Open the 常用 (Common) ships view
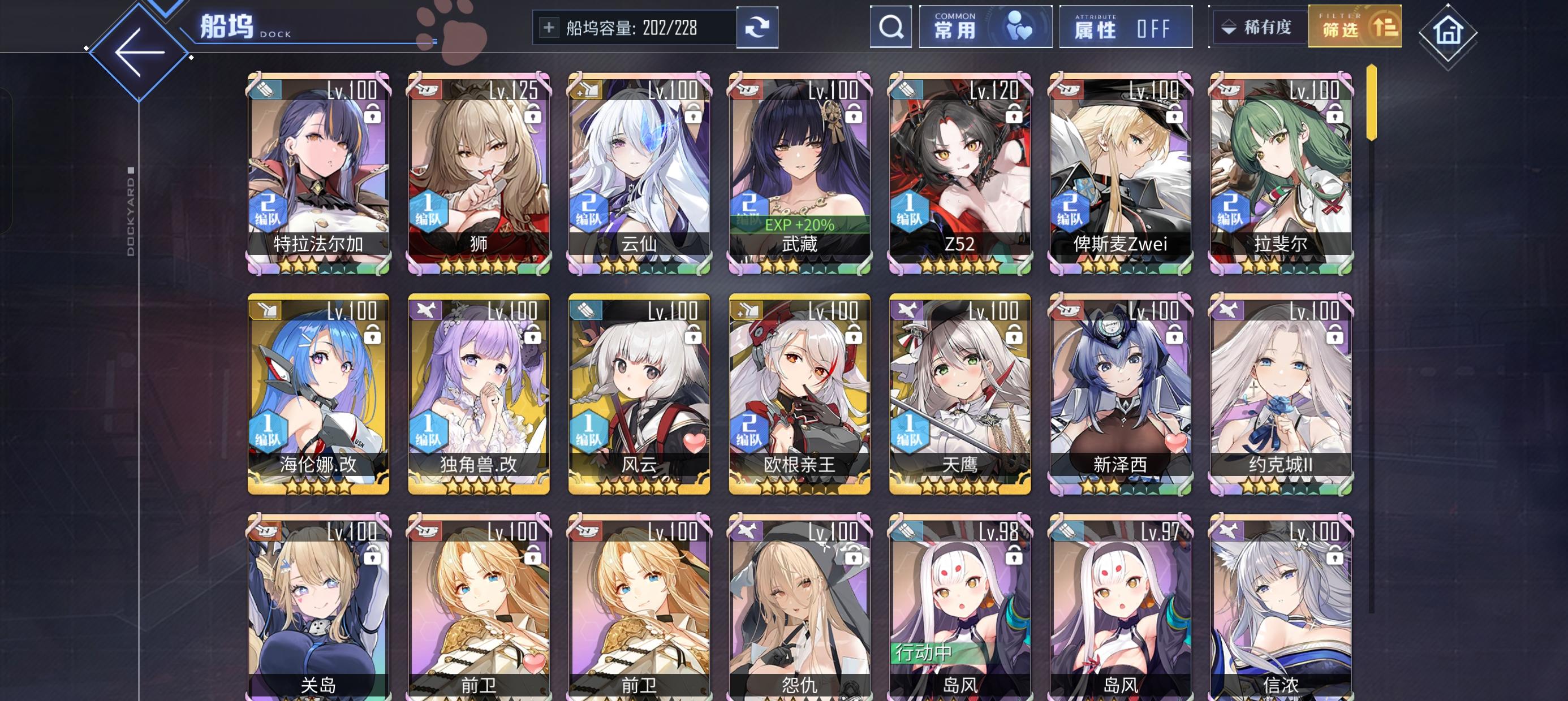This screenshot has height=701, width=1568. [985, 27]
